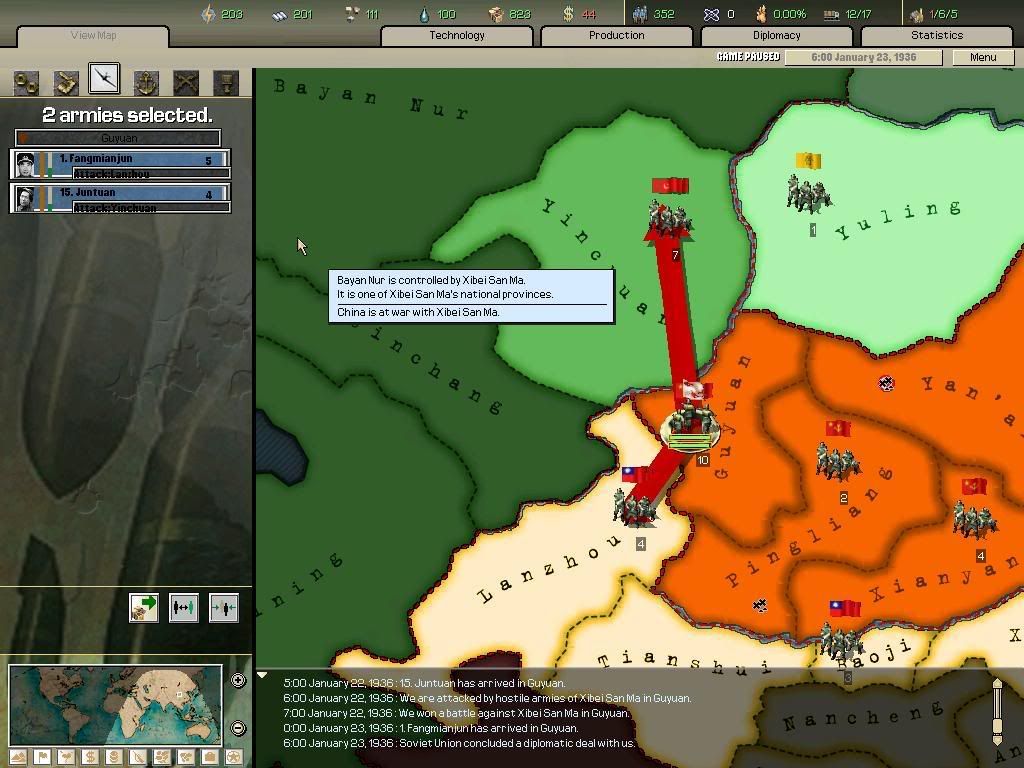
Task: Open the anchor naval units list
Action: pos(146,82)
